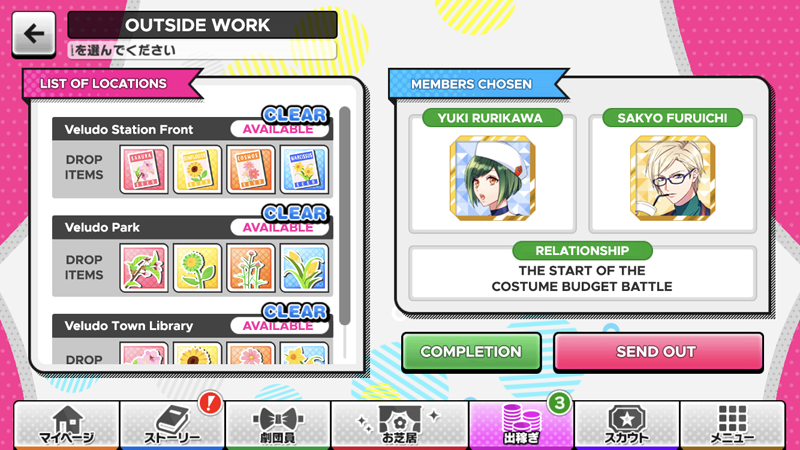
Task: Open the メニュー menu tab
Action: pyautogui.click(x=733, y=424)
